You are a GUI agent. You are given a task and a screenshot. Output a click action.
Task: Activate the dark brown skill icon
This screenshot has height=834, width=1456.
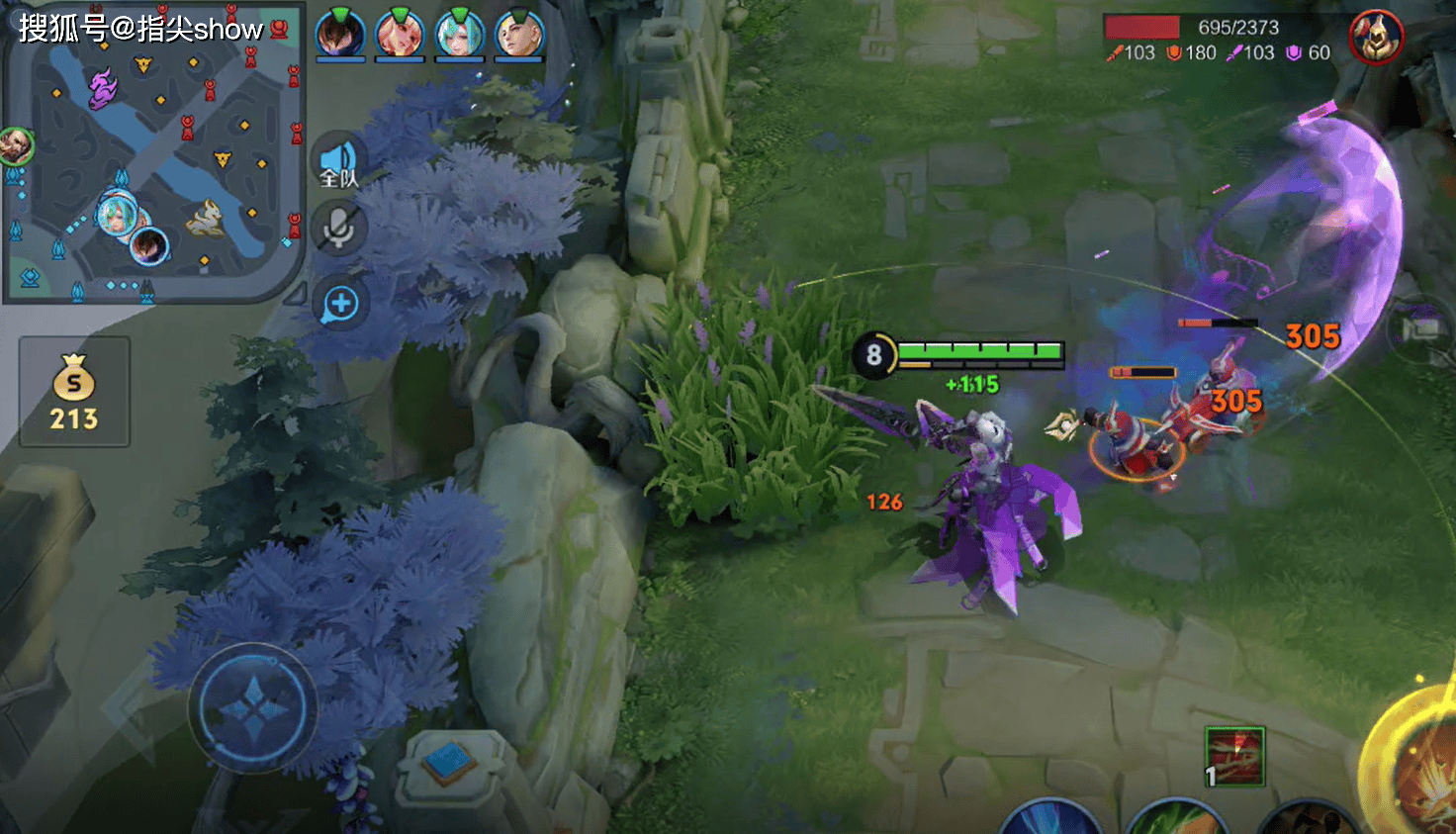click(1308, 819)
